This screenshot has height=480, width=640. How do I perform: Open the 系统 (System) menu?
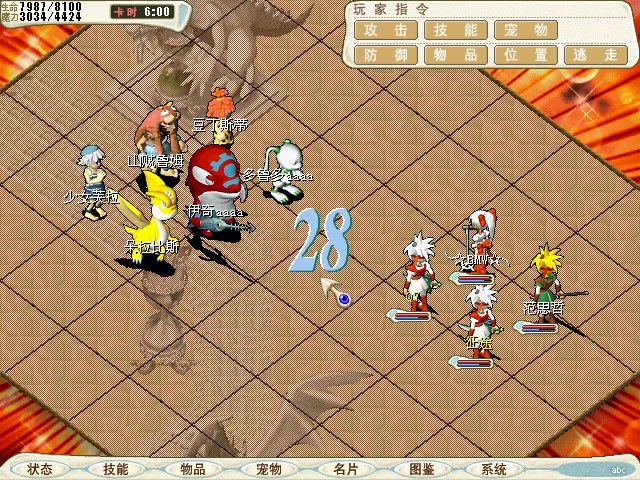pos(493,469)
